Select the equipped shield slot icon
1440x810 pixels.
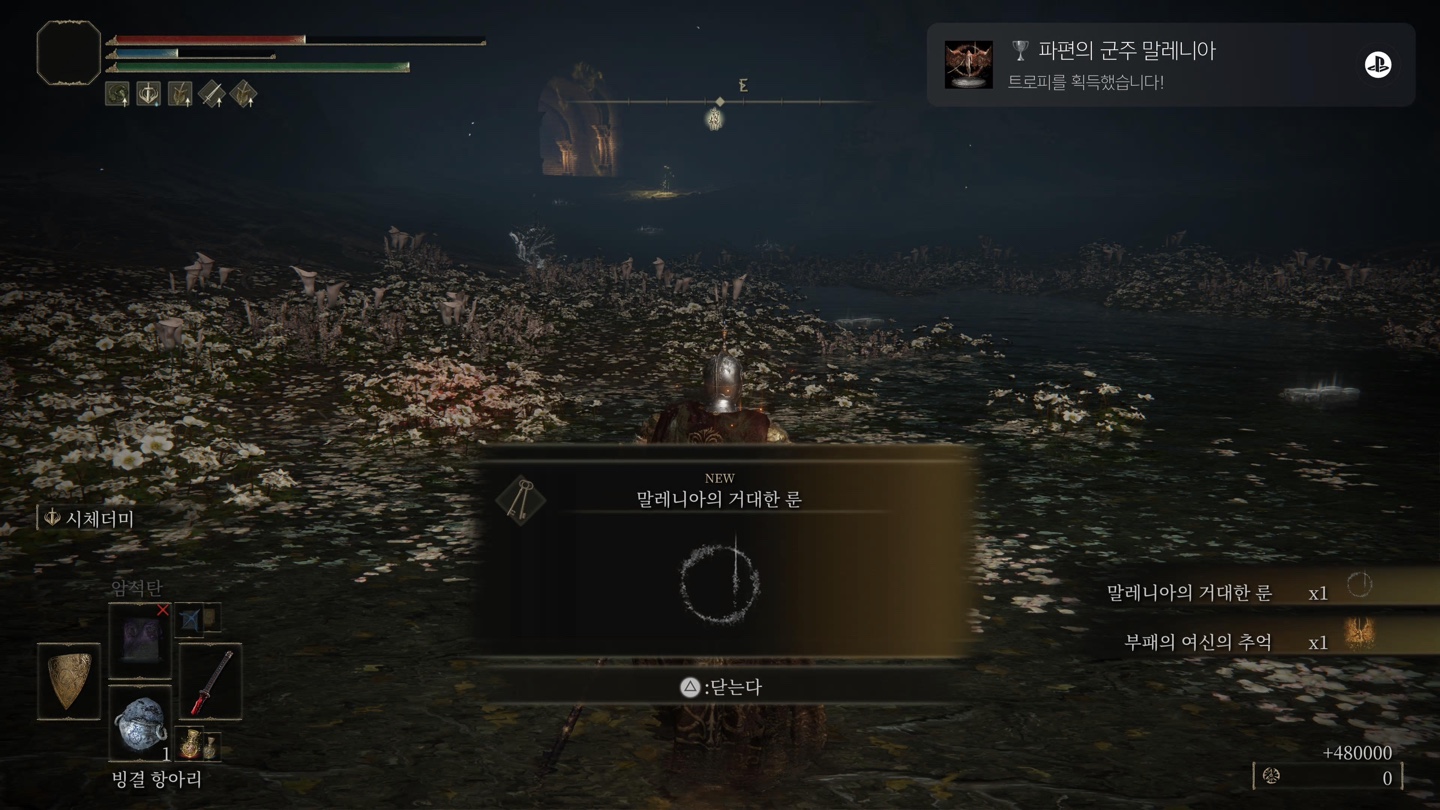pyautogui.click(x=69, y=680)
